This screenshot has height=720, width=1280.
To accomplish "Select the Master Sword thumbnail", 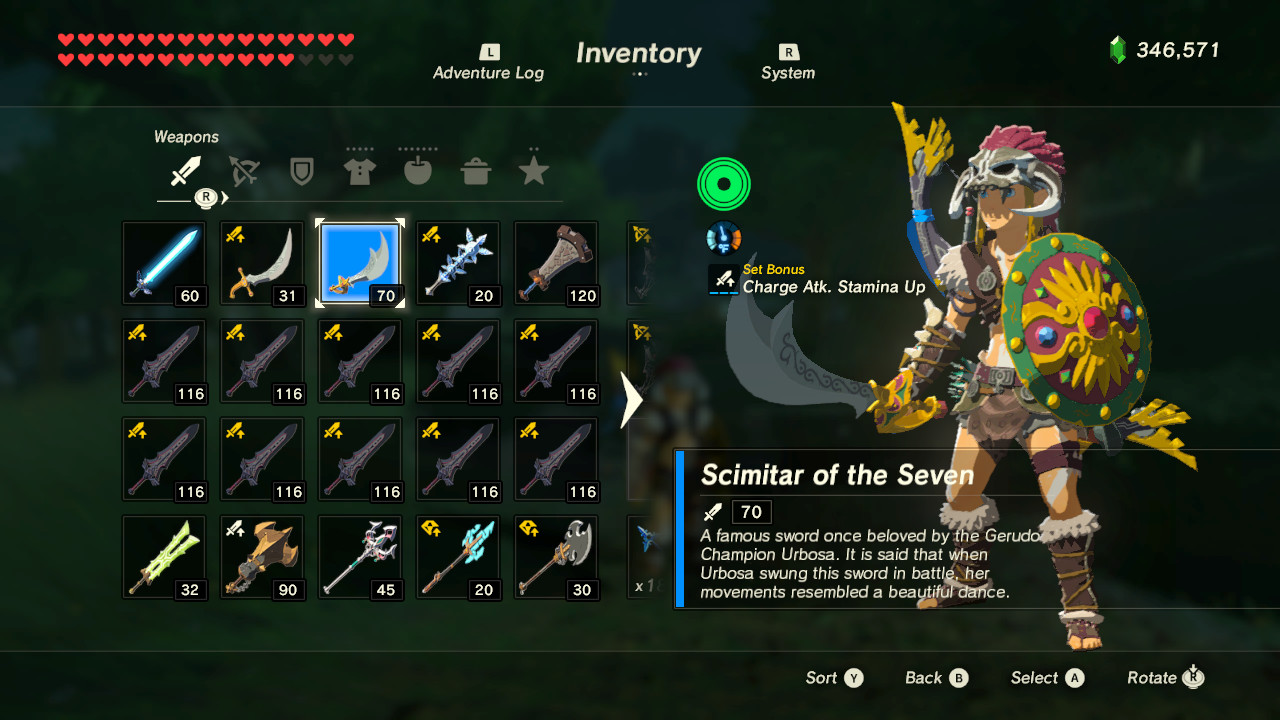I will [x=164, y=263].
